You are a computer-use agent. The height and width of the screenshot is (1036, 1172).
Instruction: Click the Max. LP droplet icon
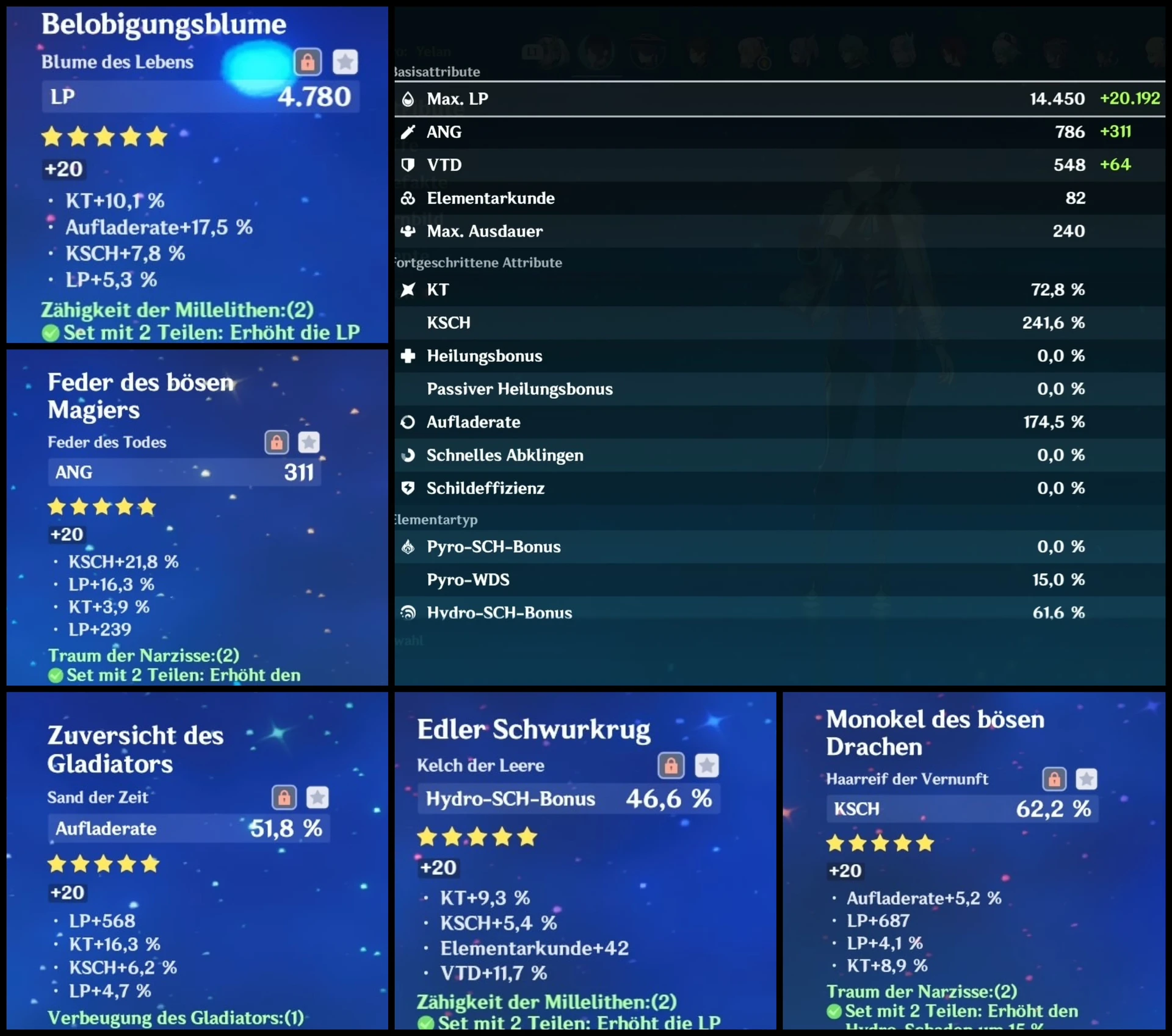408,98
